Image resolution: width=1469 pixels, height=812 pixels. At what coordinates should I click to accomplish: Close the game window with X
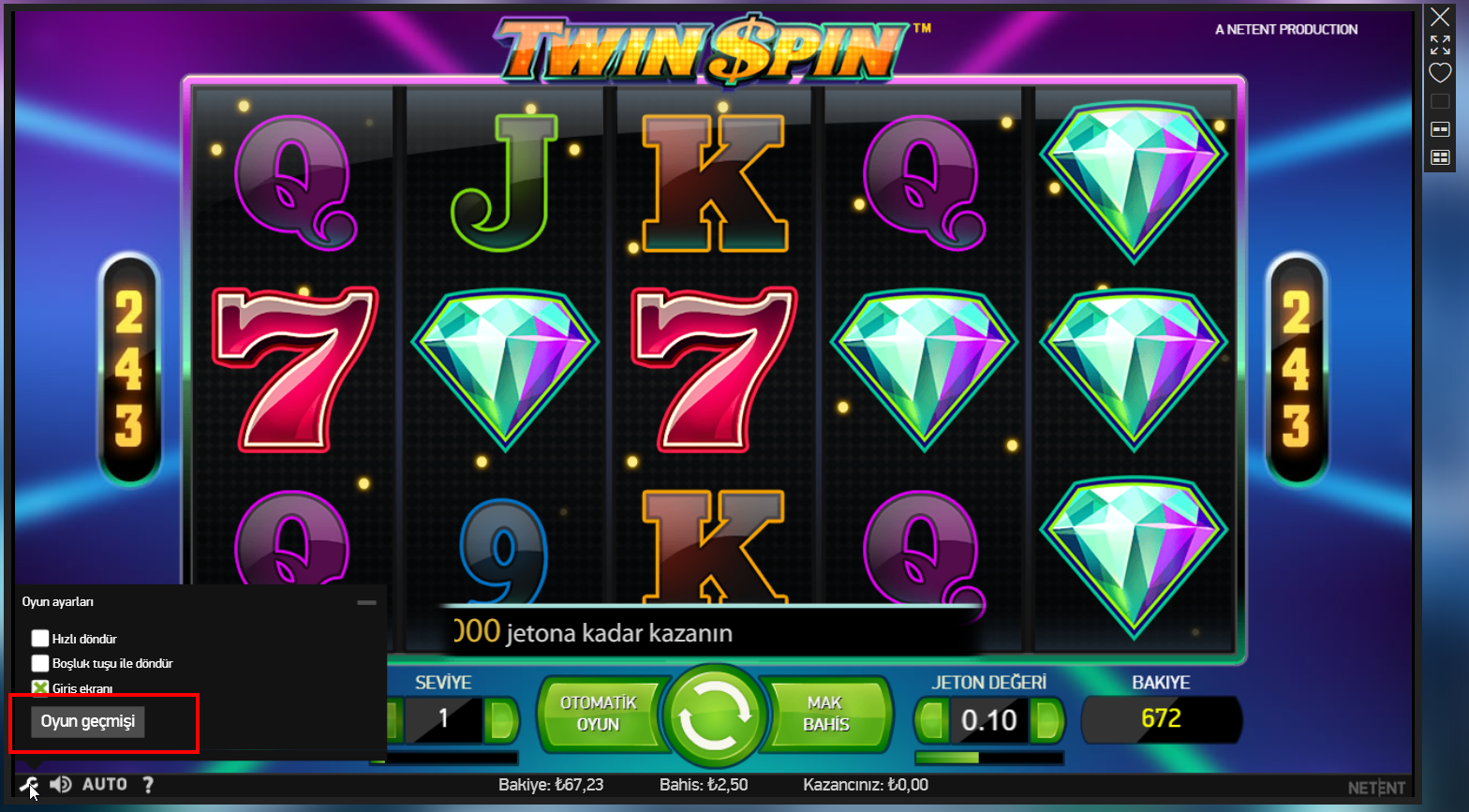click(x=1440, y=17)
